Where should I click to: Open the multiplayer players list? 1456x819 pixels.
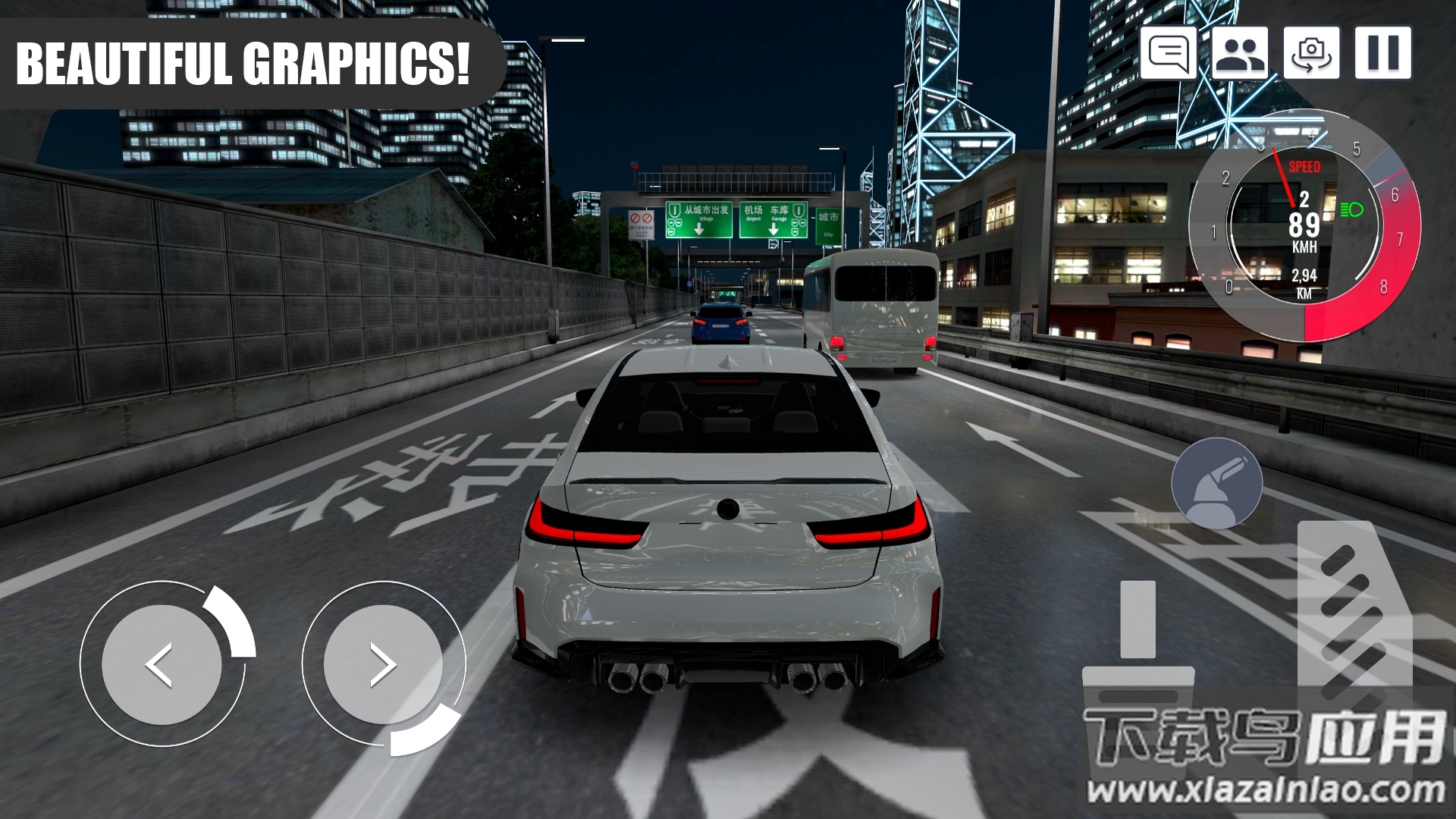coord(1239,53)
